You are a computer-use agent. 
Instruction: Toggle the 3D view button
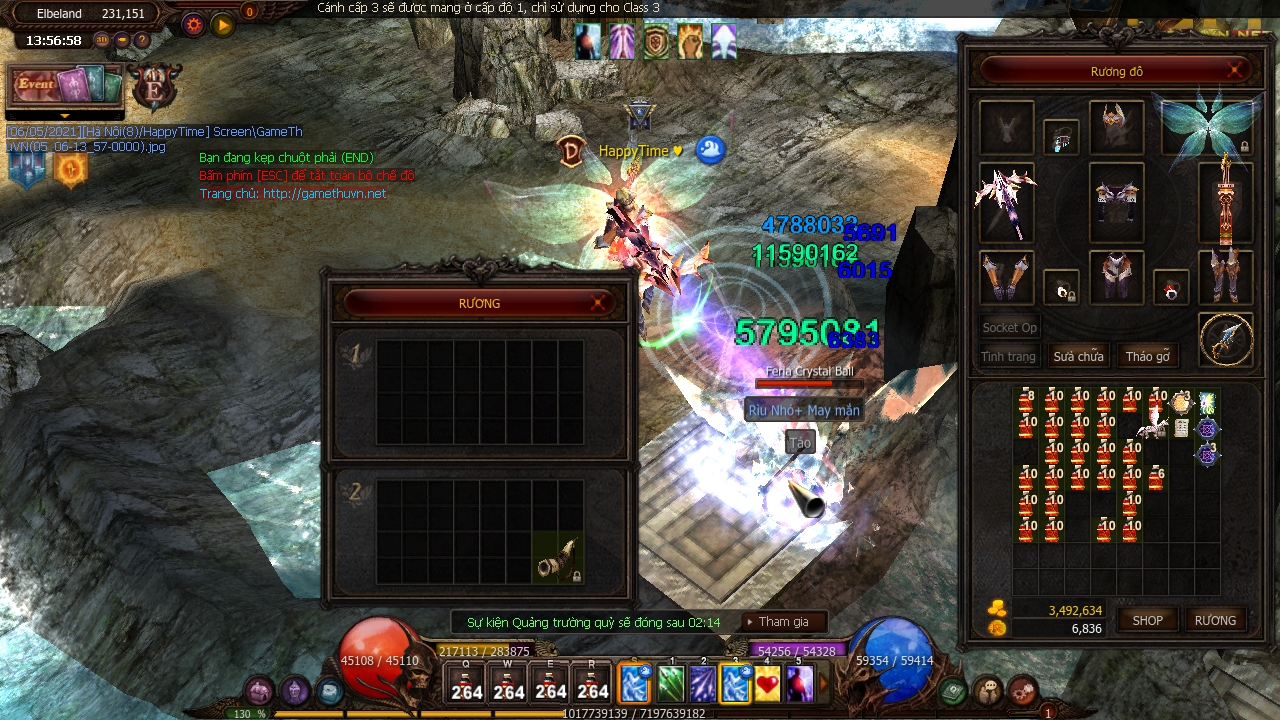pyautogui.click(x=102, y=40)
